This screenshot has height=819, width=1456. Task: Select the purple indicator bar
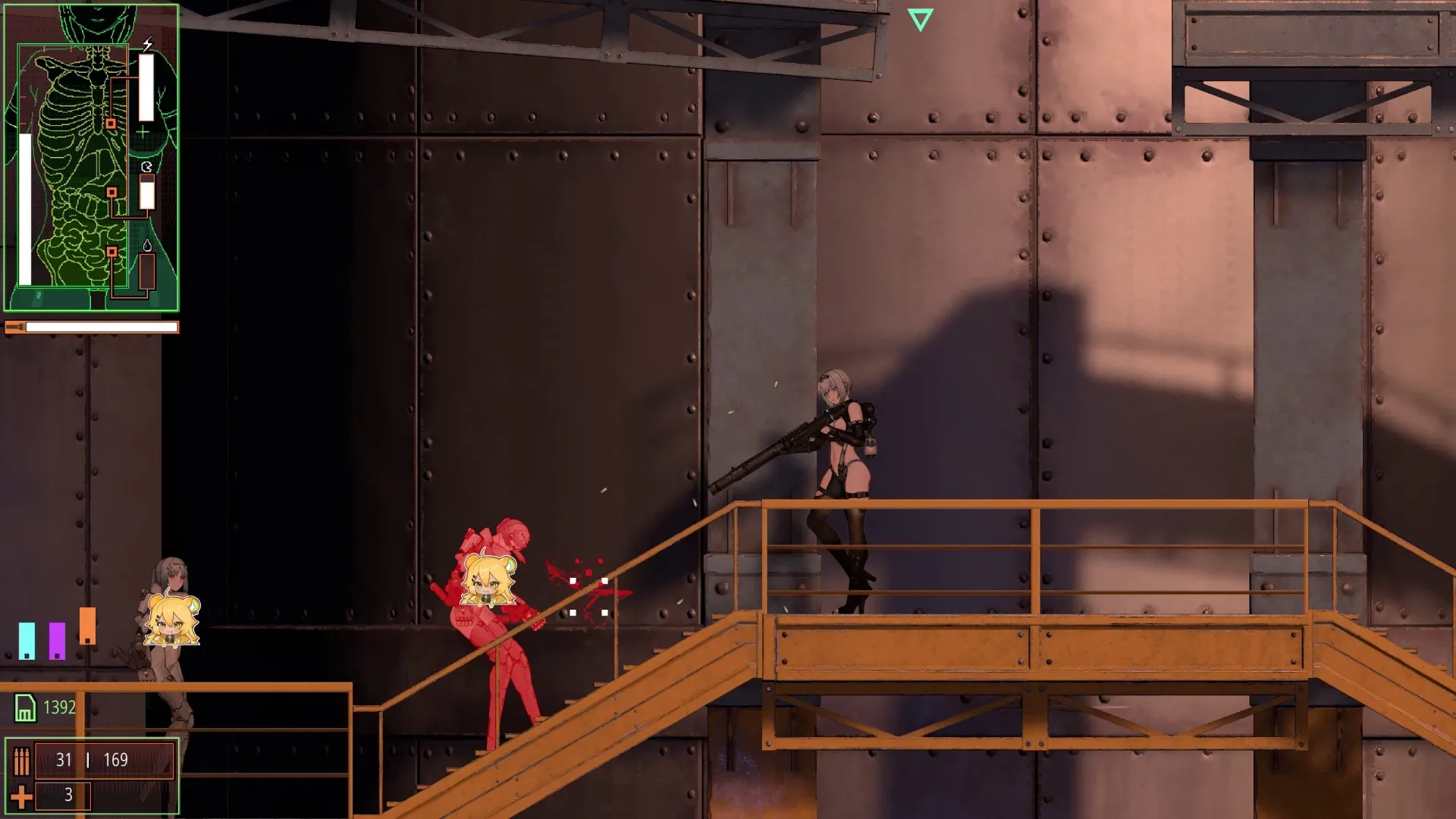[x=57, y=641]
